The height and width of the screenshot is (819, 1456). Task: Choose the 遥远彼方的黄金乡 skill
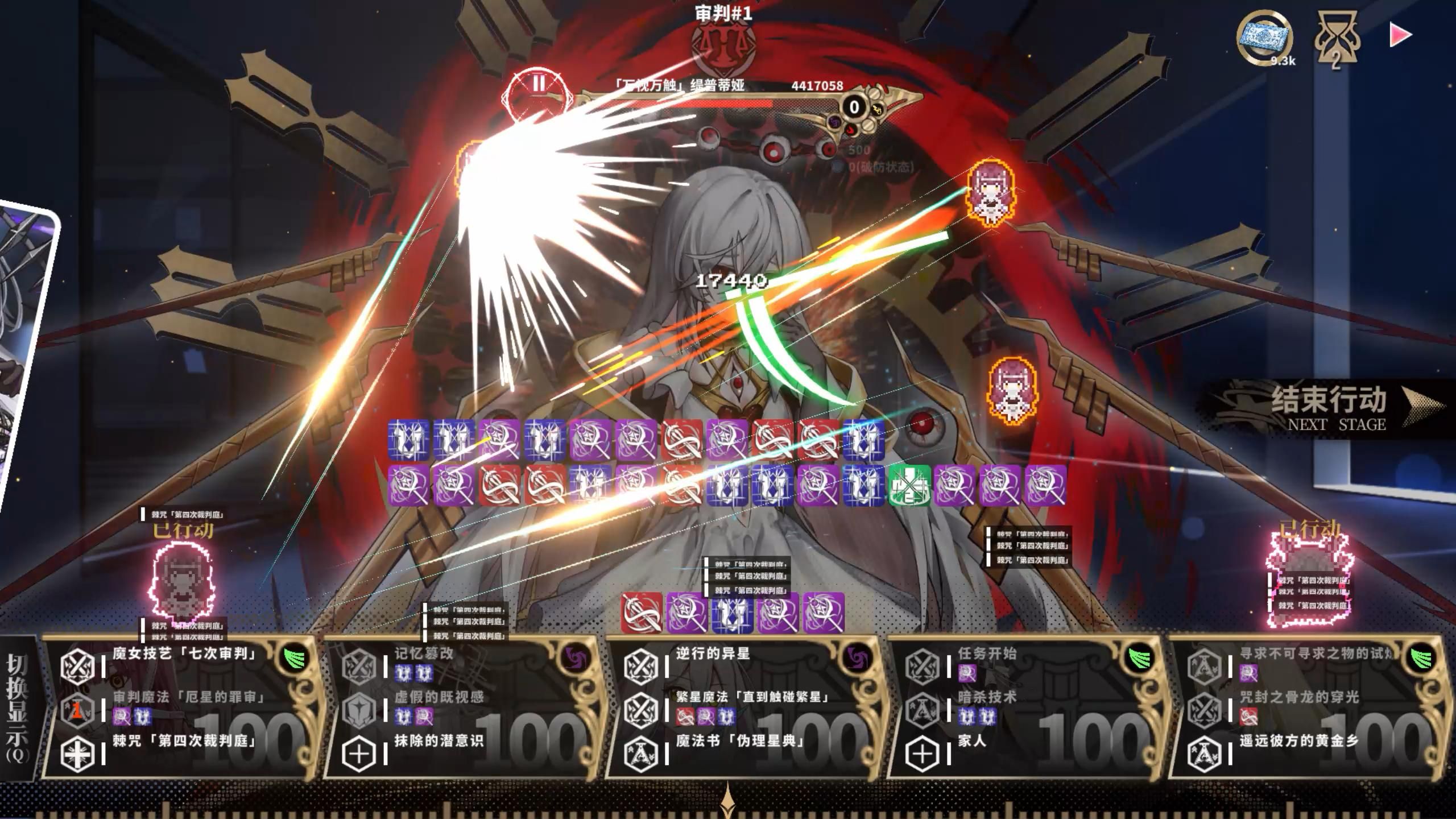pos(1298,742)
